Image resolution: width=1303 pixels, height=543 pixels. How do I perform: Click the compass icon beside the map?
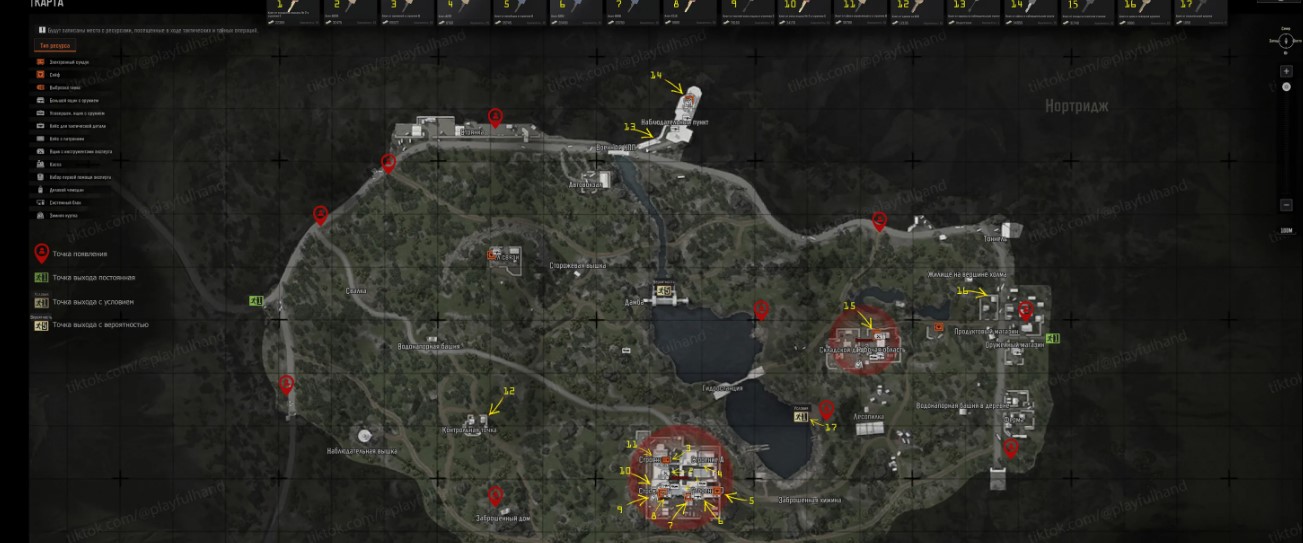(1286, 41)
